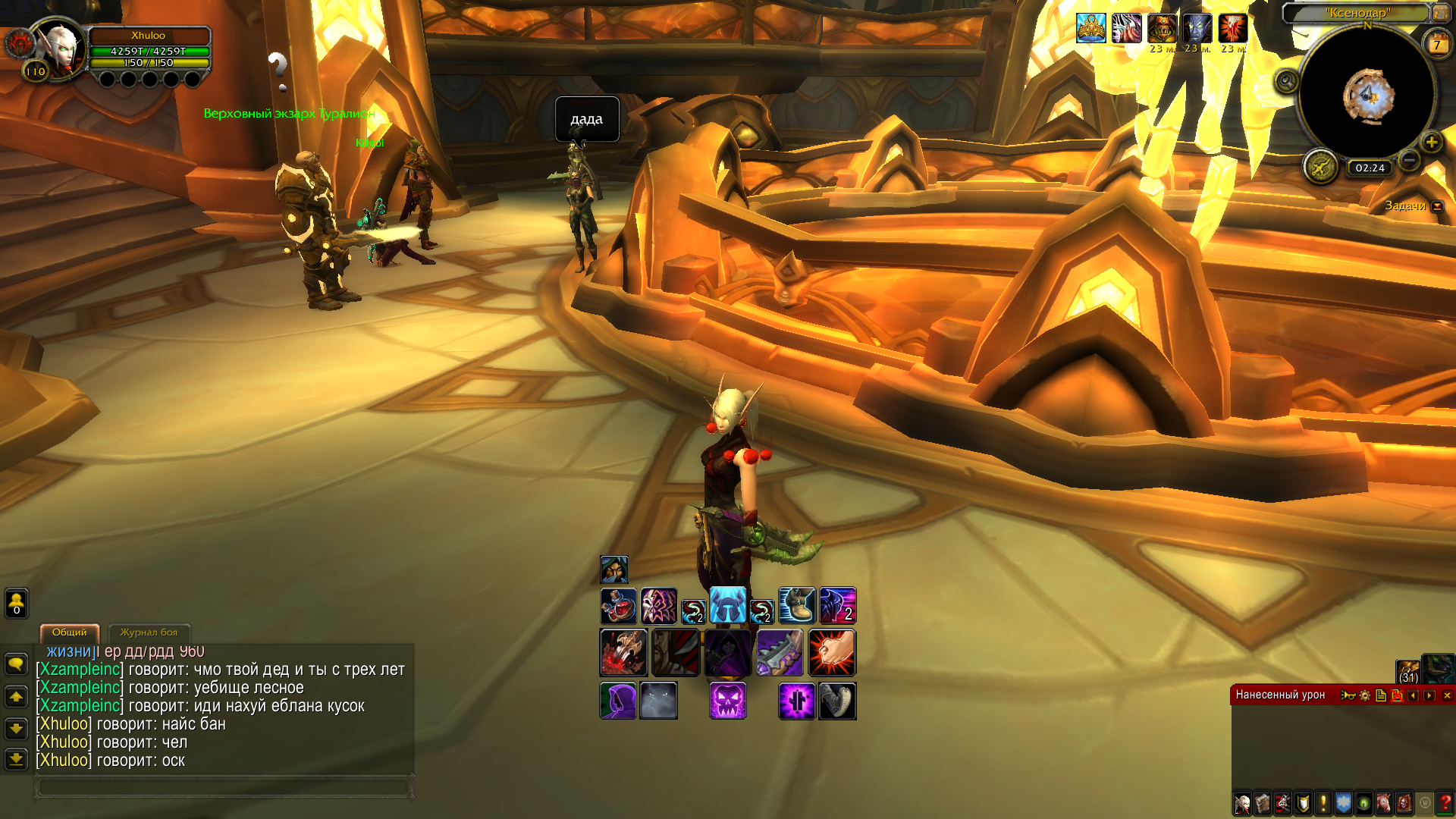Click the golden crown buff icon

(1090, 29)
